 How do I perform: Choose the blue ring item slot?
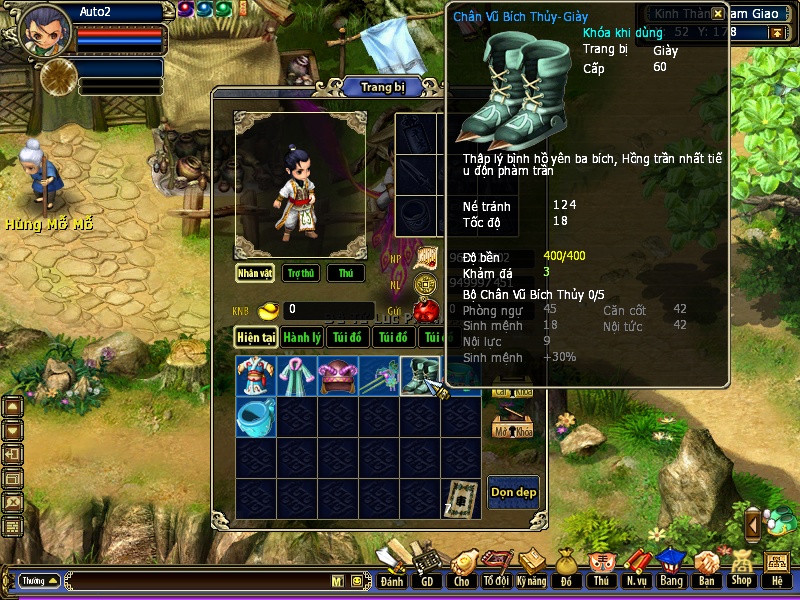tap(256, 417)
